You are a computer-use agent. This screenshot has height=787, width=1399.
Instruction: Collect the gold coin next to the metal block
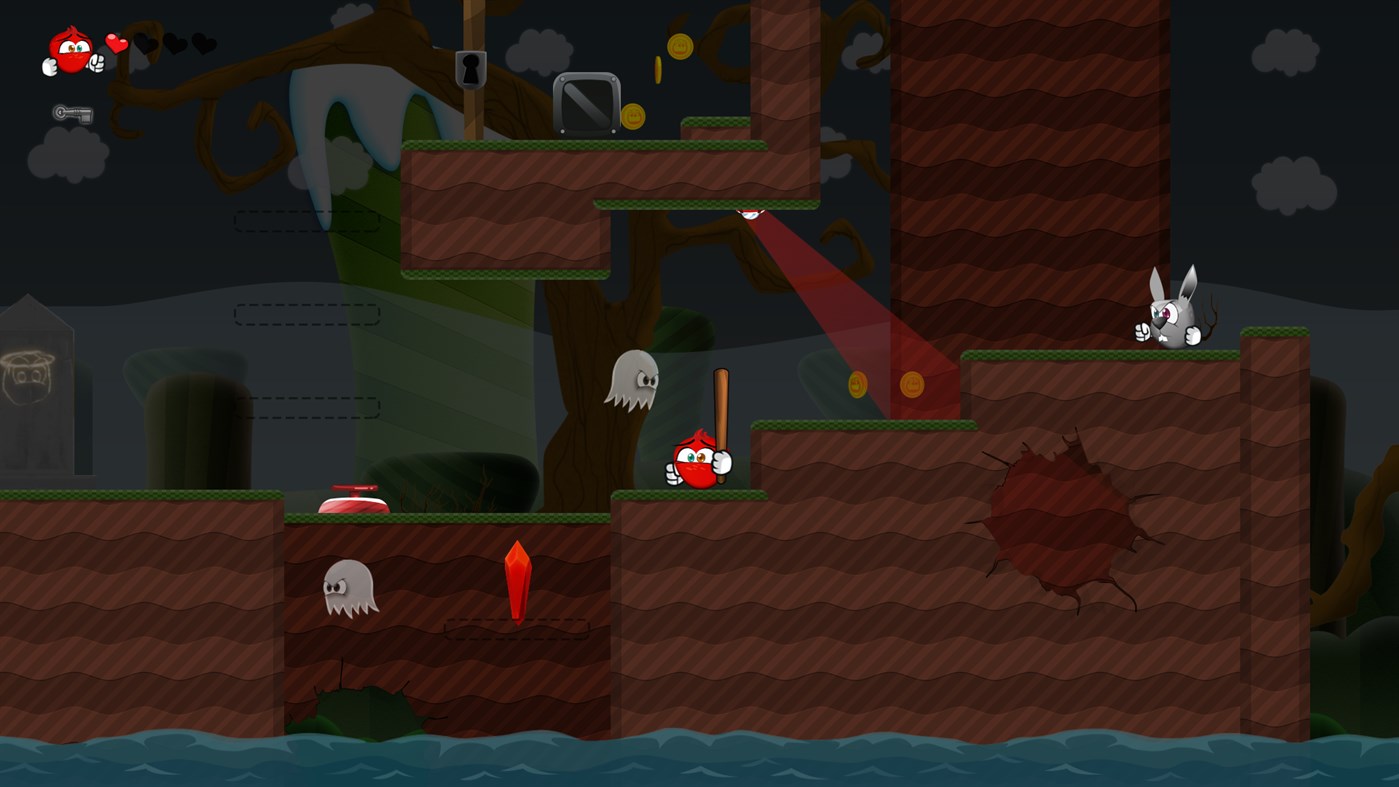634,115
